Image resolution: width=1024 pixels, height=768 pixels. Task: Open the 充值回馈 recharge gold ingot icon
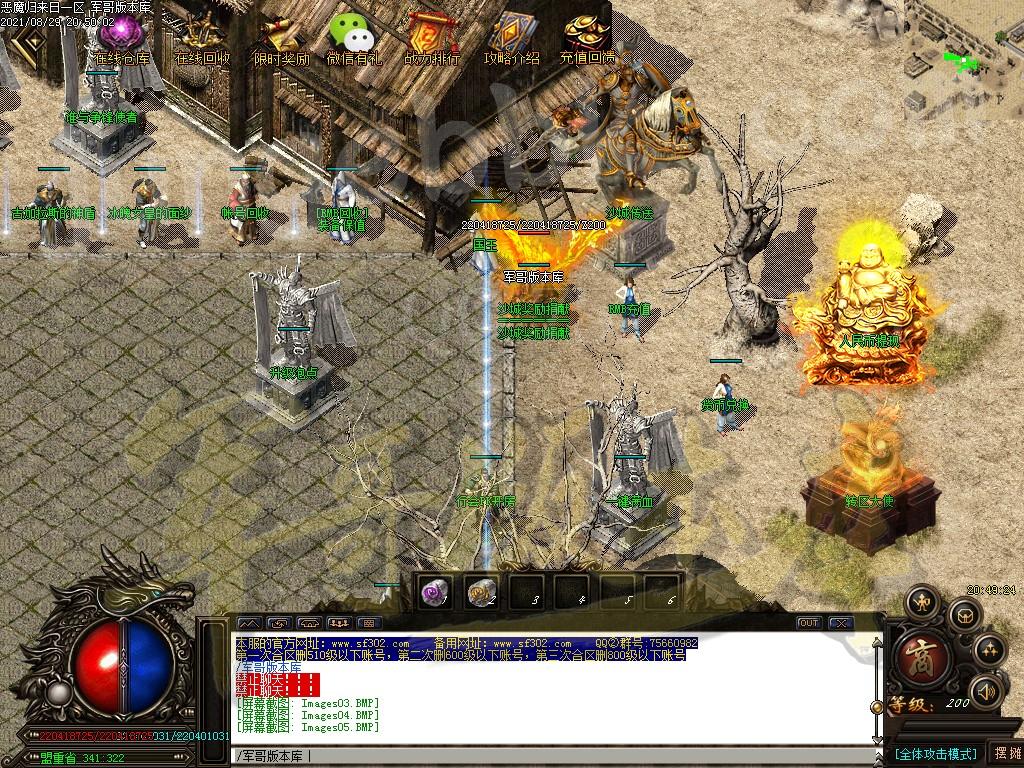pyautogui.click(x=588, y=38)
